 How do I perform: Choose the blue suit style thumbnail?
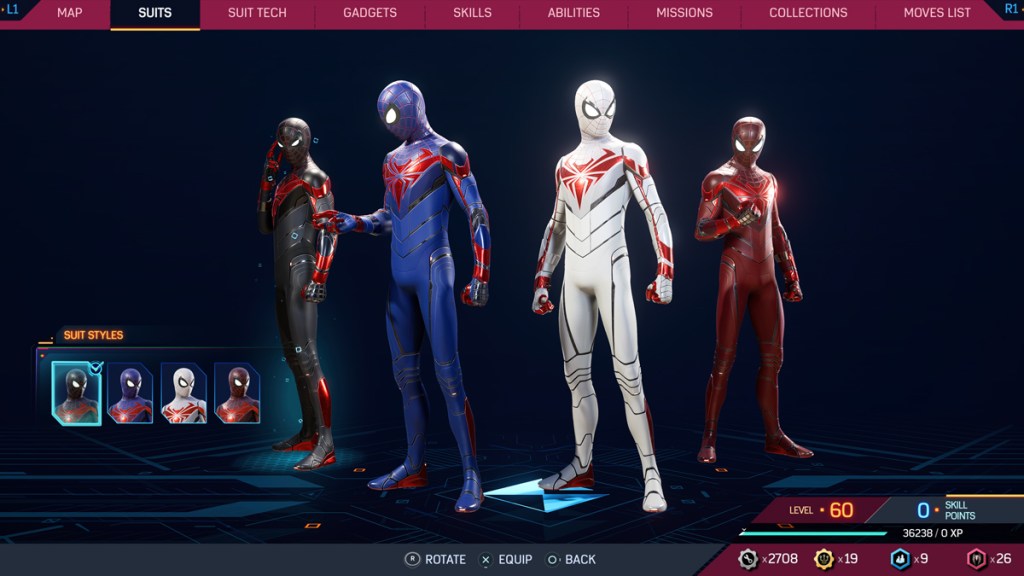pos(131,393)
